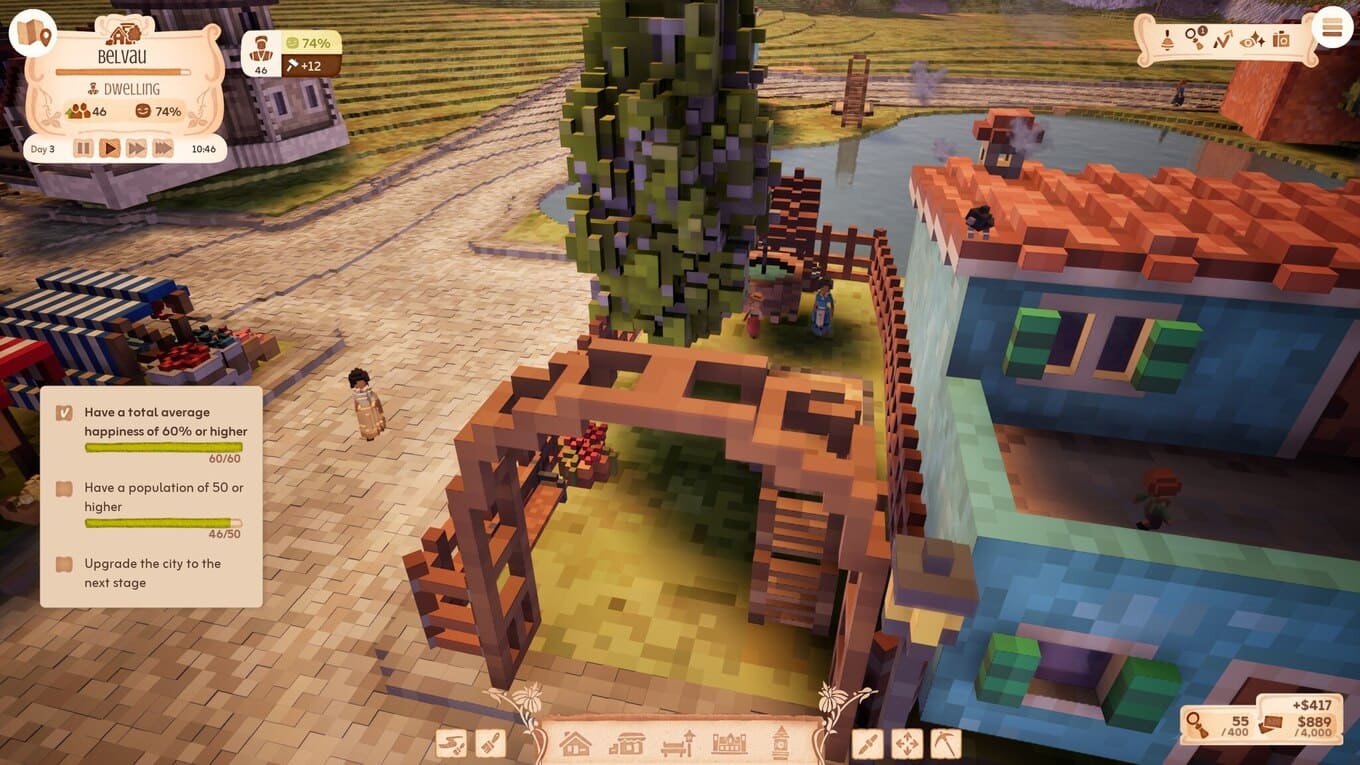The height and width of the screenshot is (765, 1360).
Task: Select the path drawing tool
Action: pyautogui.click(x=452, y=743)
